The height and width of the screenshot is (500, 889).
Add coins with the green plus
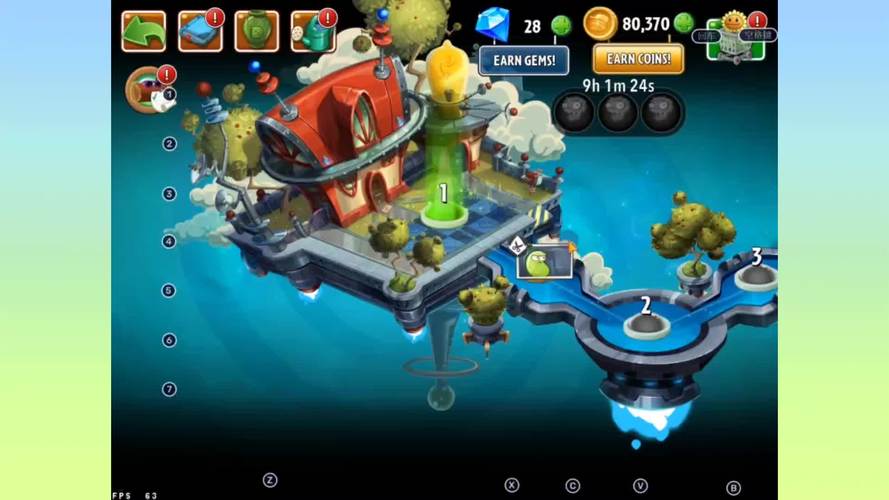pos(684,23)
